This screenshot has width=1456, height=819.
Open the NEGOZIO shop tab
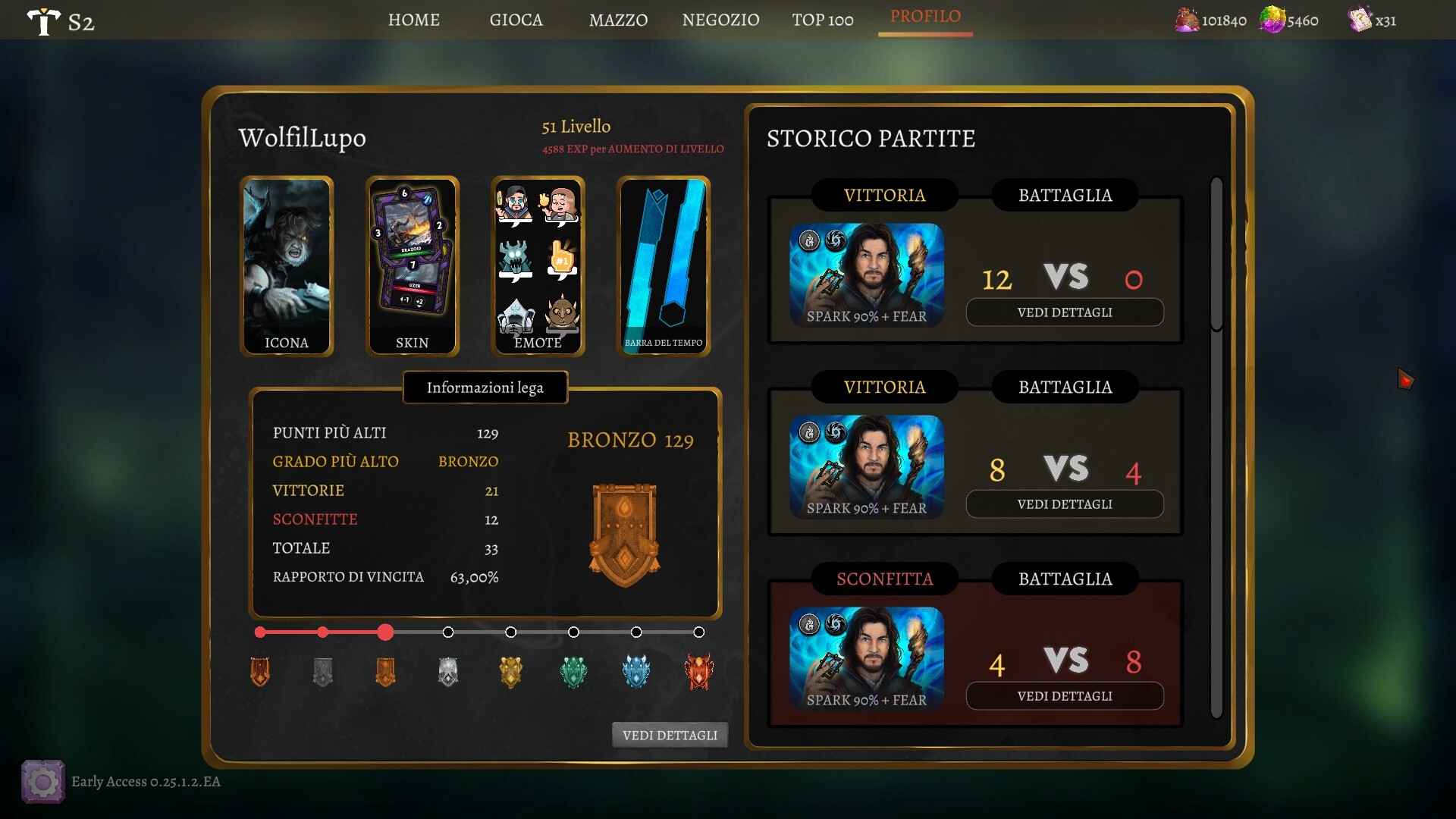(720, 20)
